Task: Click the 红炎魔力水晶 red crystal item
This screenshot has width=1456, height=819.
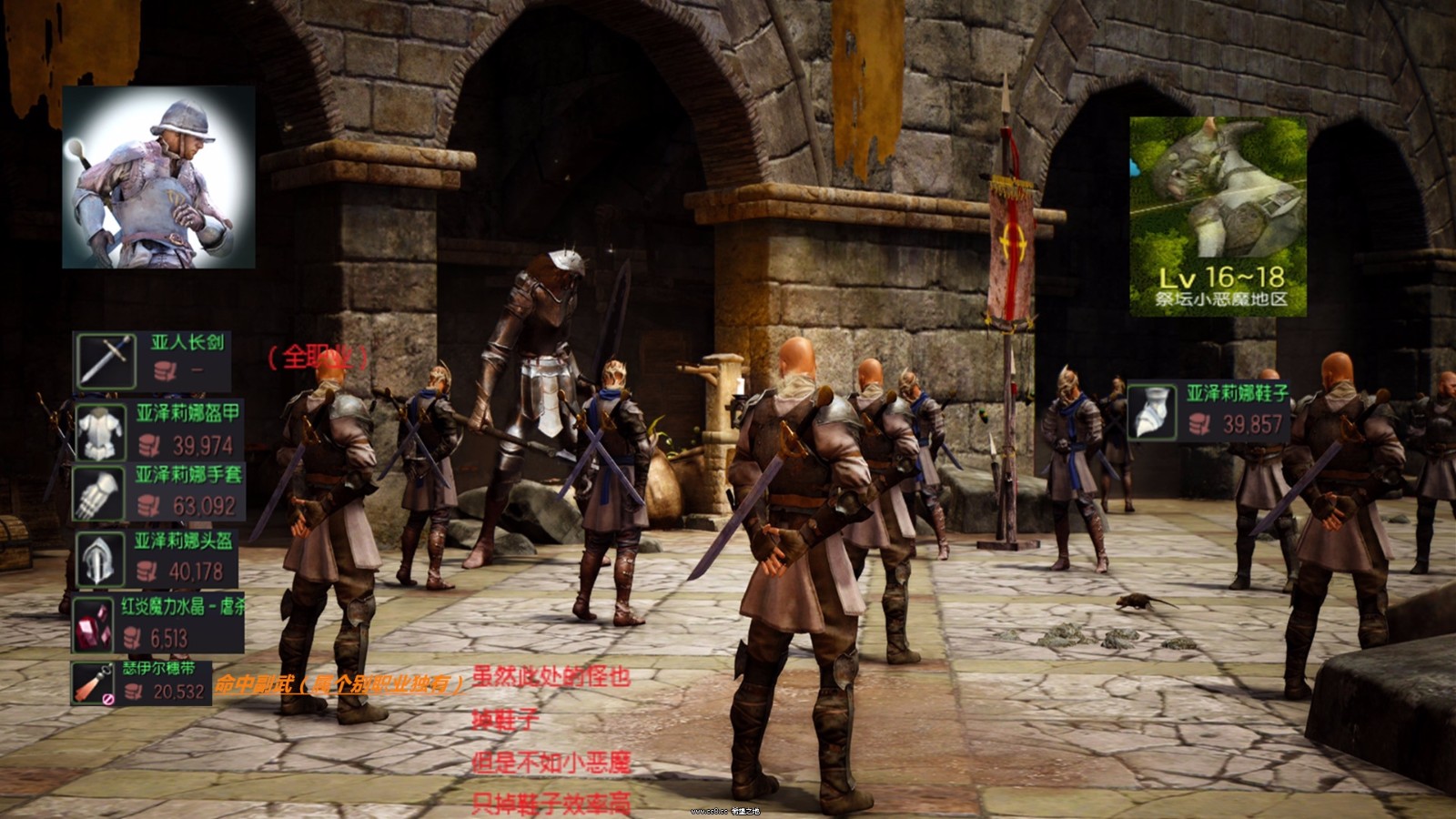Action: click(157, 623)
